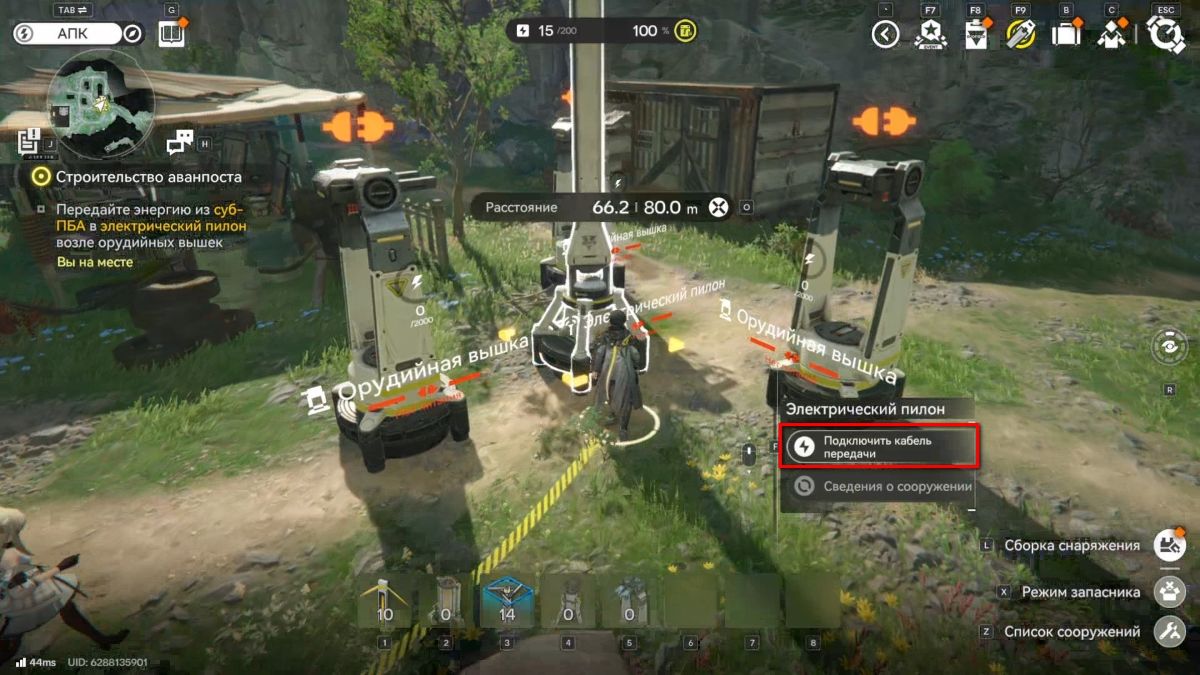Collapse the top menu with arrow button
The height and width of the screenshot is (675, 1200).
(885, 35)
